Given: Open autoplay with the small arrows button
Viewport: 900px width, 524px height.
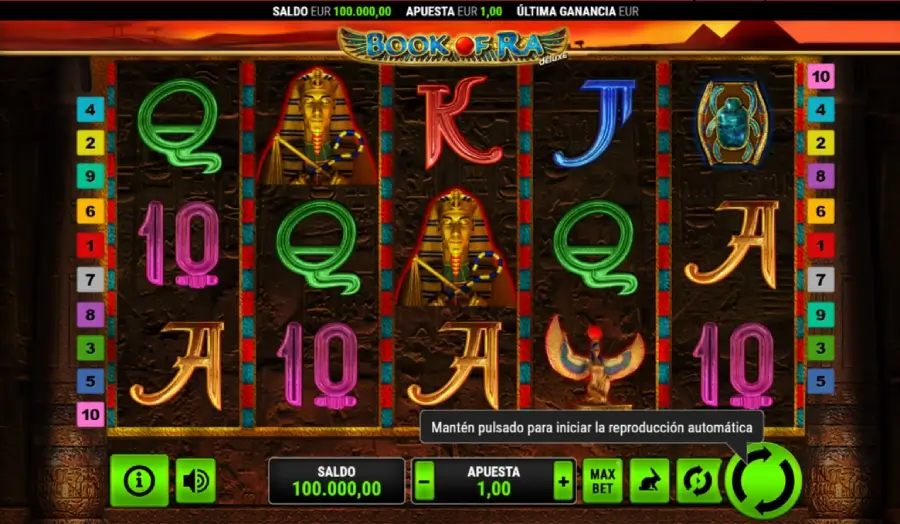Looking at the screenshot, I should [x=696, y=481].
